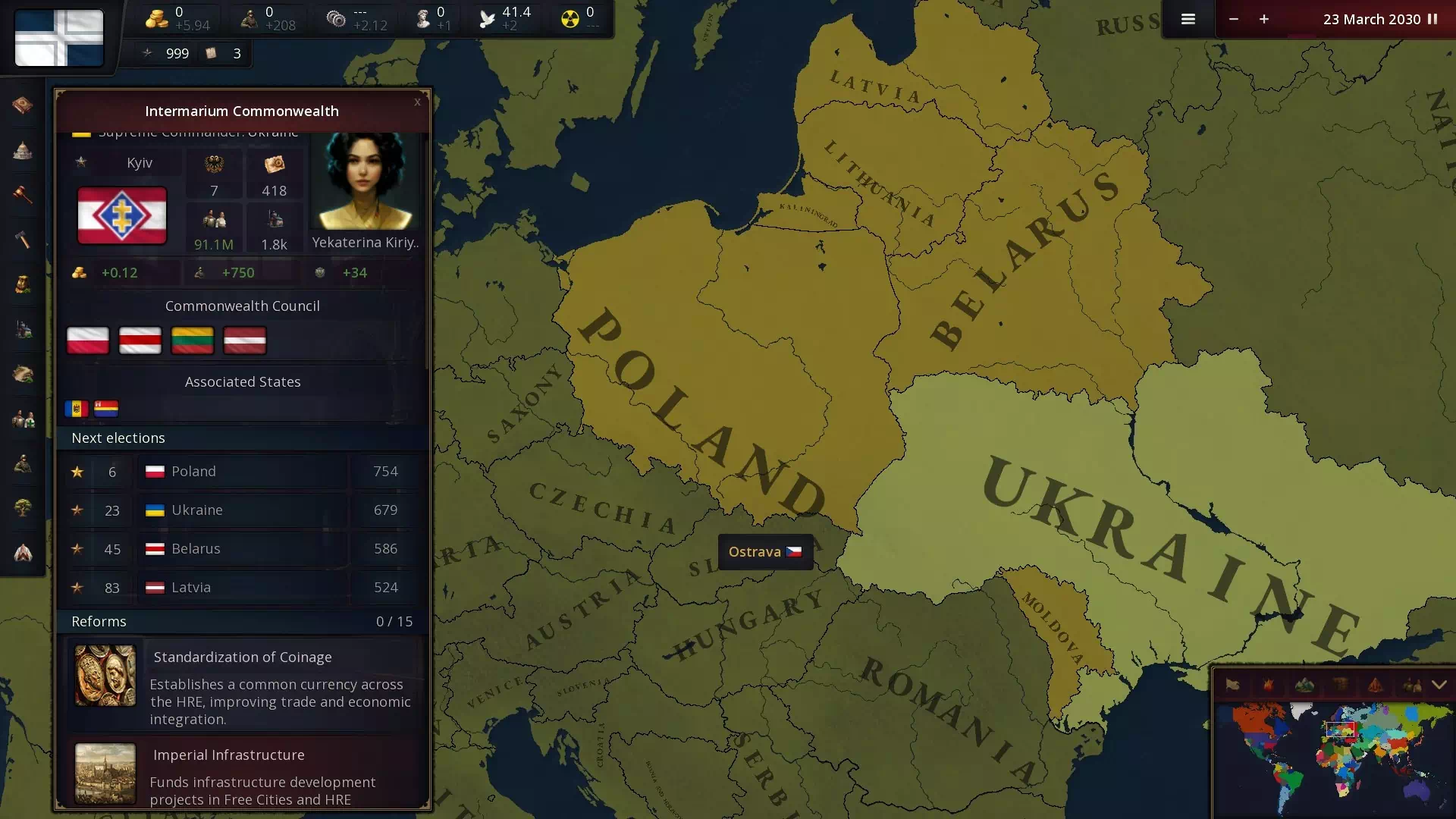The width and height of the screenshot is (1456, 819).
Task: Increase game speed with plus button
Action: click(1264, 19)
